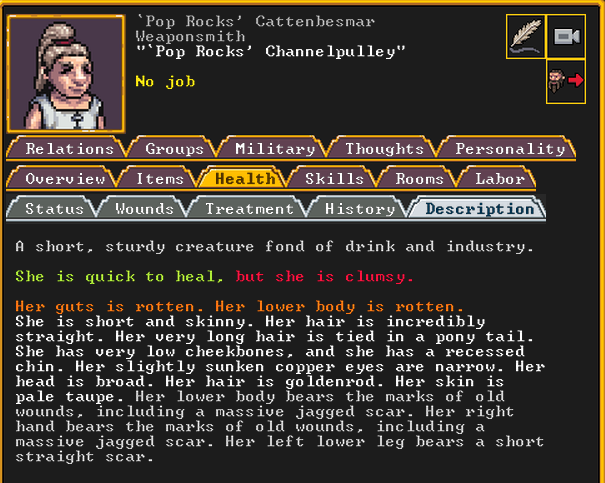Select the Treatment sub-tab
Screen dimensions: 605x483
pos(249,209)
